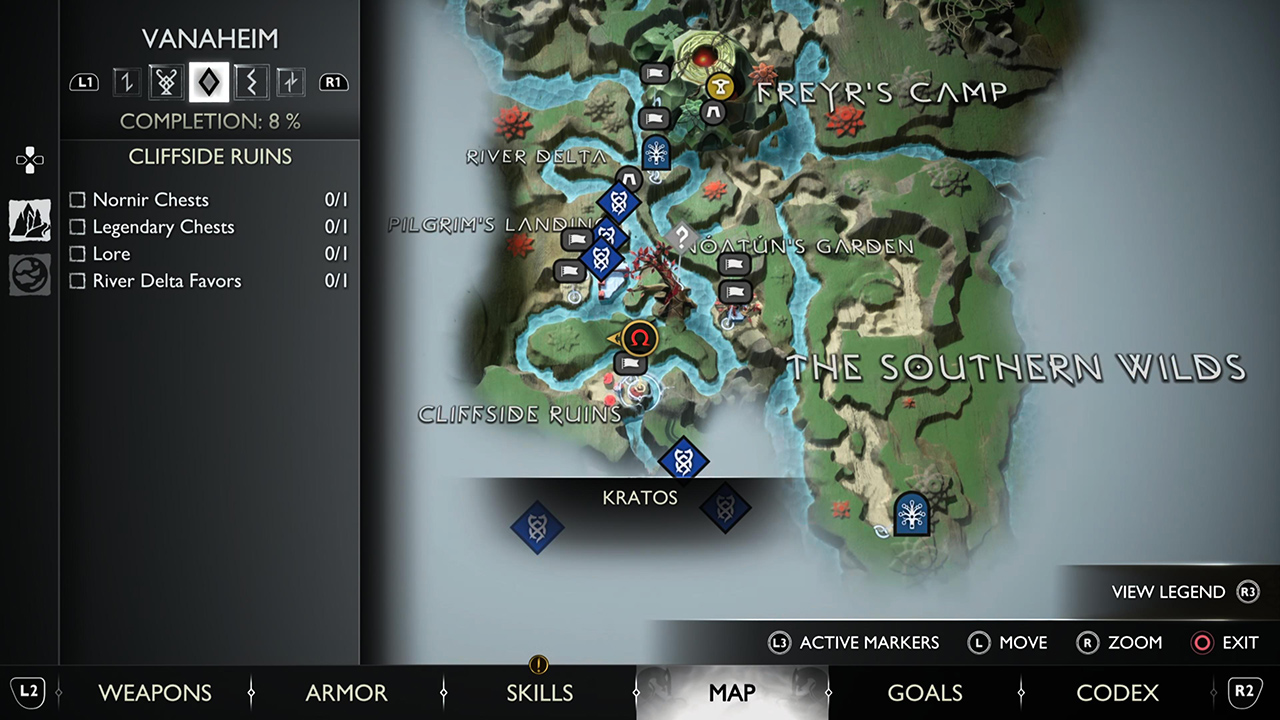Check the Lore checkbox
The height and width of the screenshot is (720, 1280).
pos(77,254)
